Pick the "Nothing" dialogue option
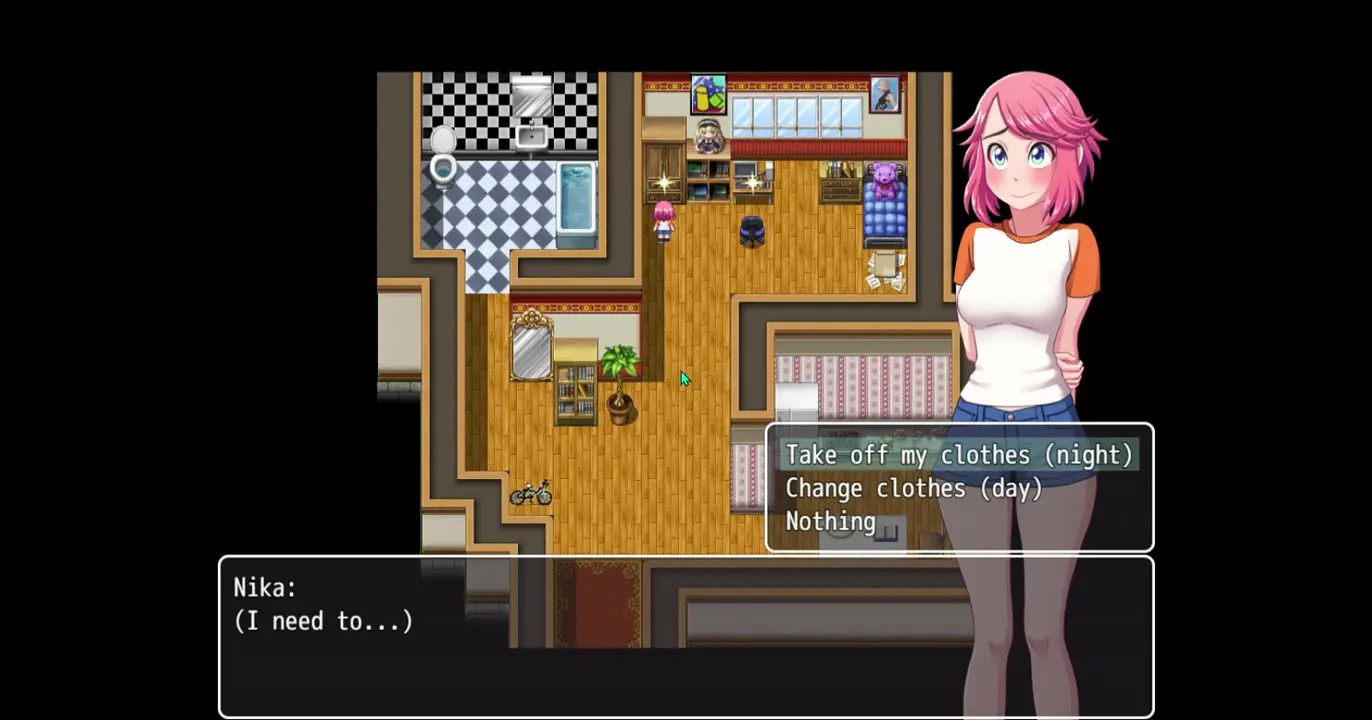The height and width of the screenshot is (720, 1372). pos(830,522)
